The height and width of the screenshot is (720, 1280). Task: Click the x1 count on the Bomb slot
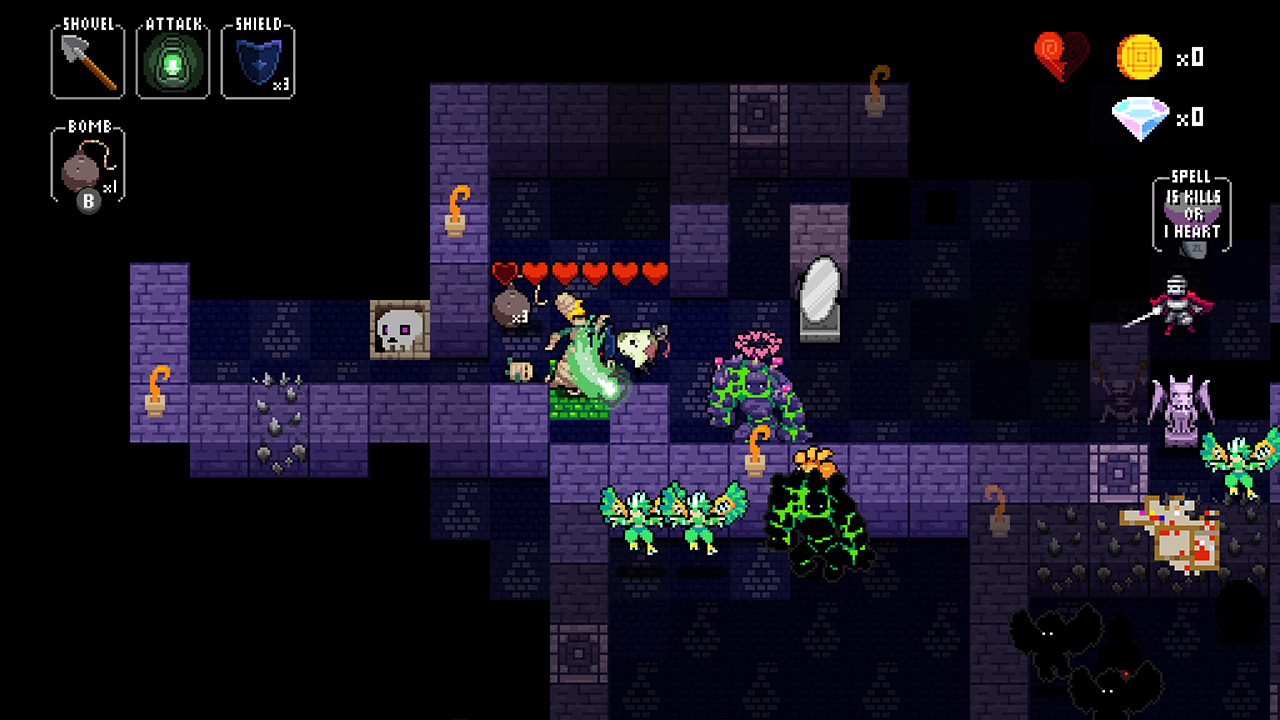point(112,187)
